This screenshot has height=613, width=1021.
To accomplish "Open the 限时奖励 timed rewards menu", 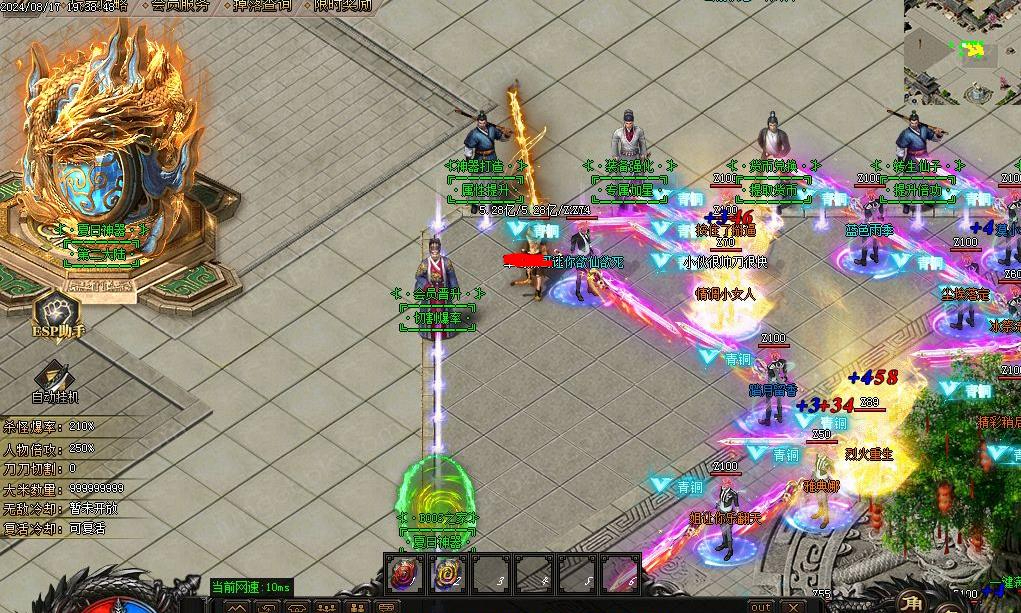I will (x=341, y=6).
